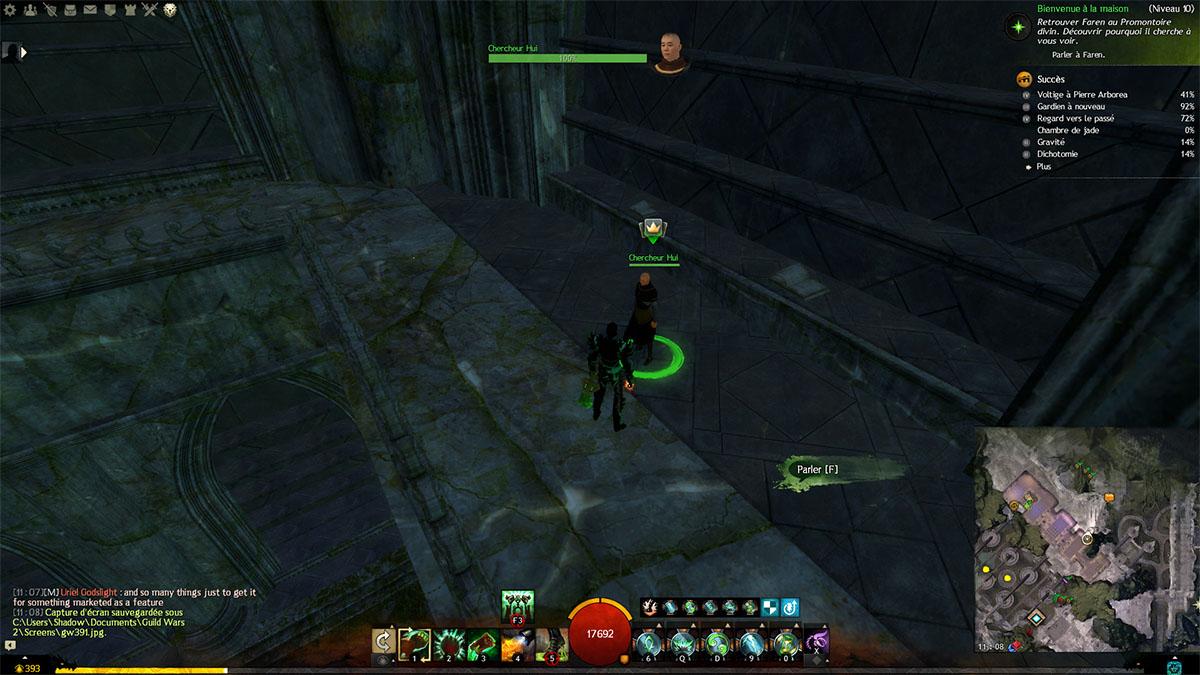Select the Chercheur Hui target portrait
The width and height of the screenshot is (1200, 675).
coord(670,50)
